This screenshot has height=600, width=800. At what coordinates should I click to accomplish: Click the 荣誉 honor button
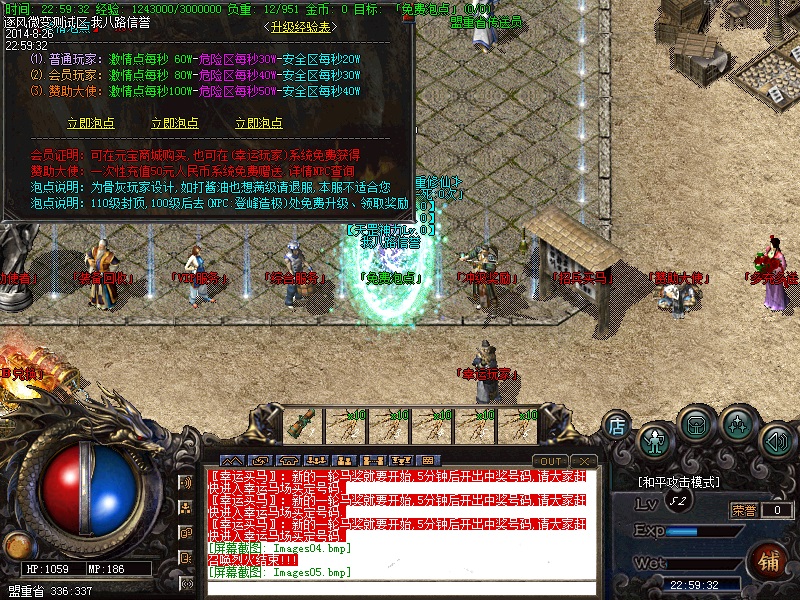tap(743, 510)
